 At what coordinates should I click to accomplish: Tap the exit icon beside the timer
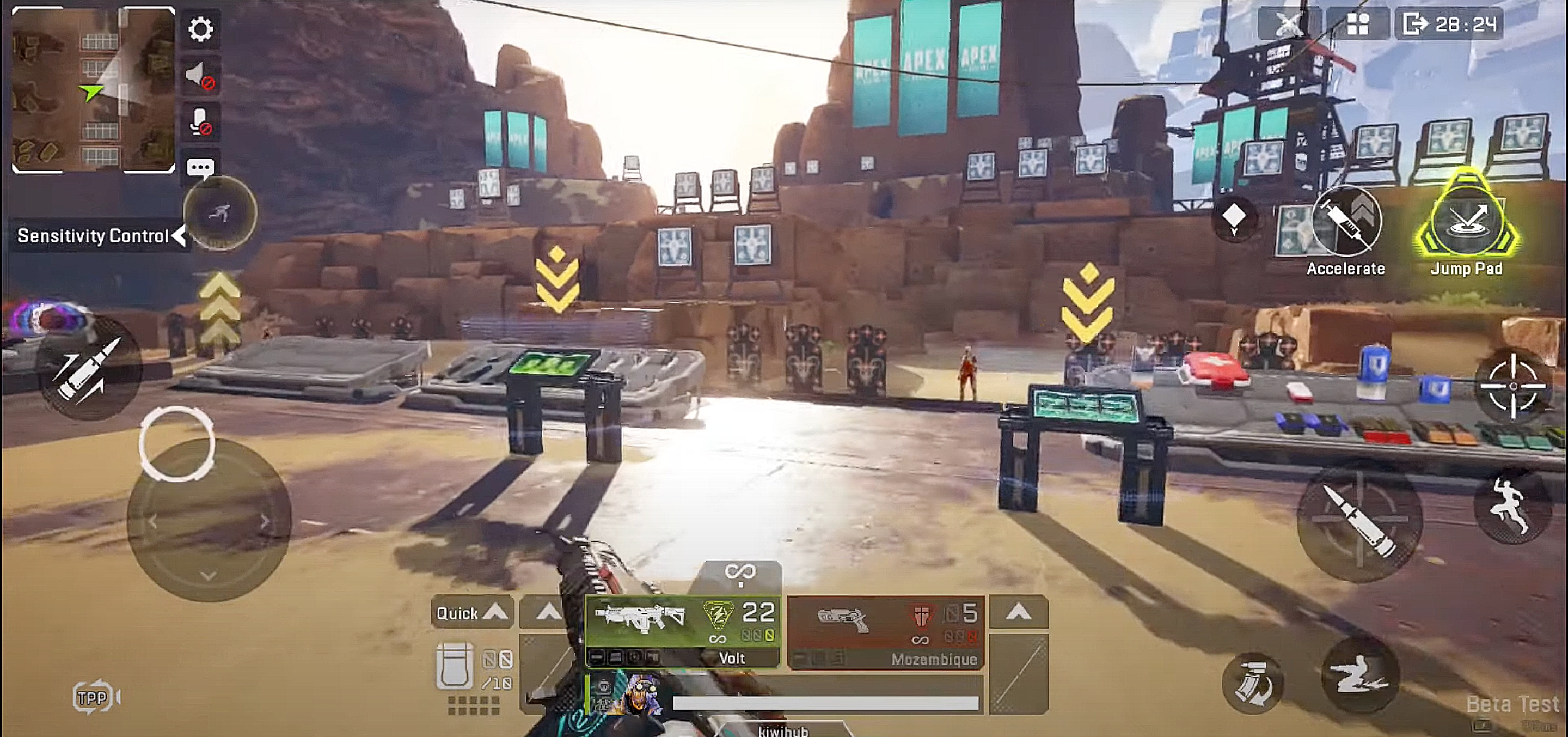click(x=1414, y=25)
